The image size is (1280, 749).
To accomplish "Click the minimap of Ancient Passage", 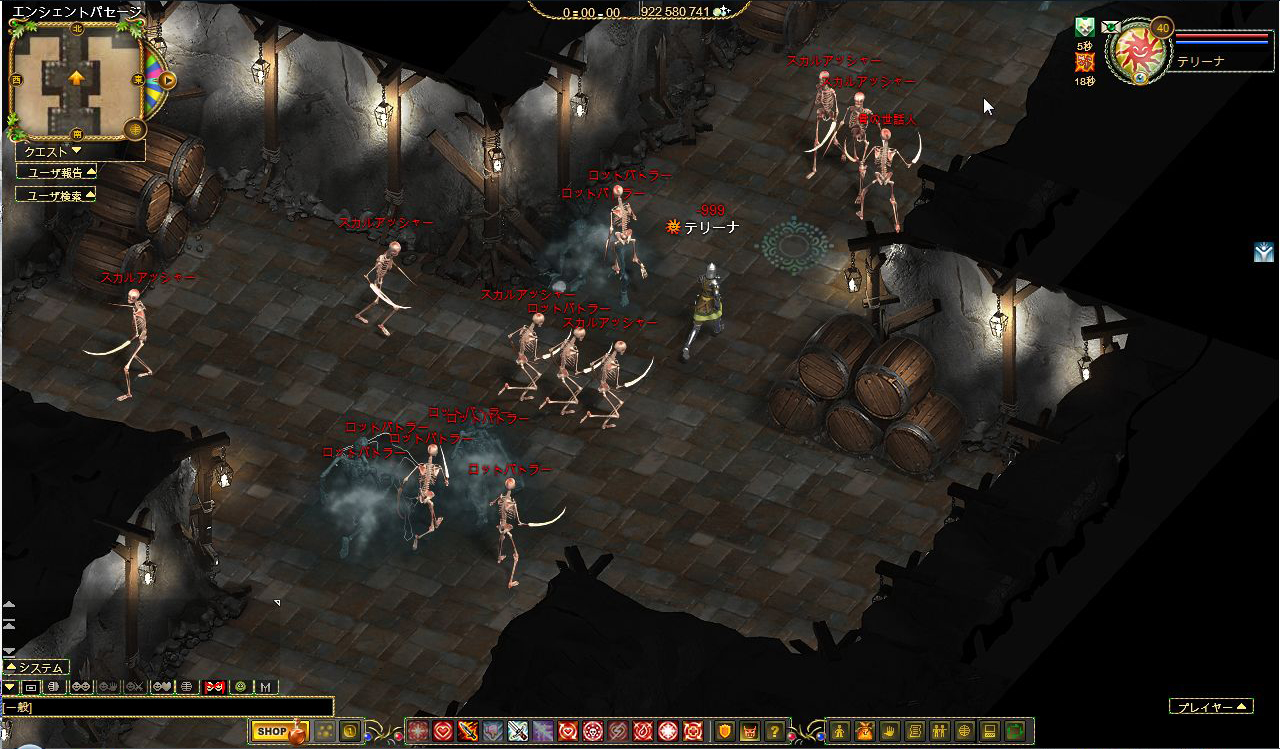I will [x=76, y=79].
